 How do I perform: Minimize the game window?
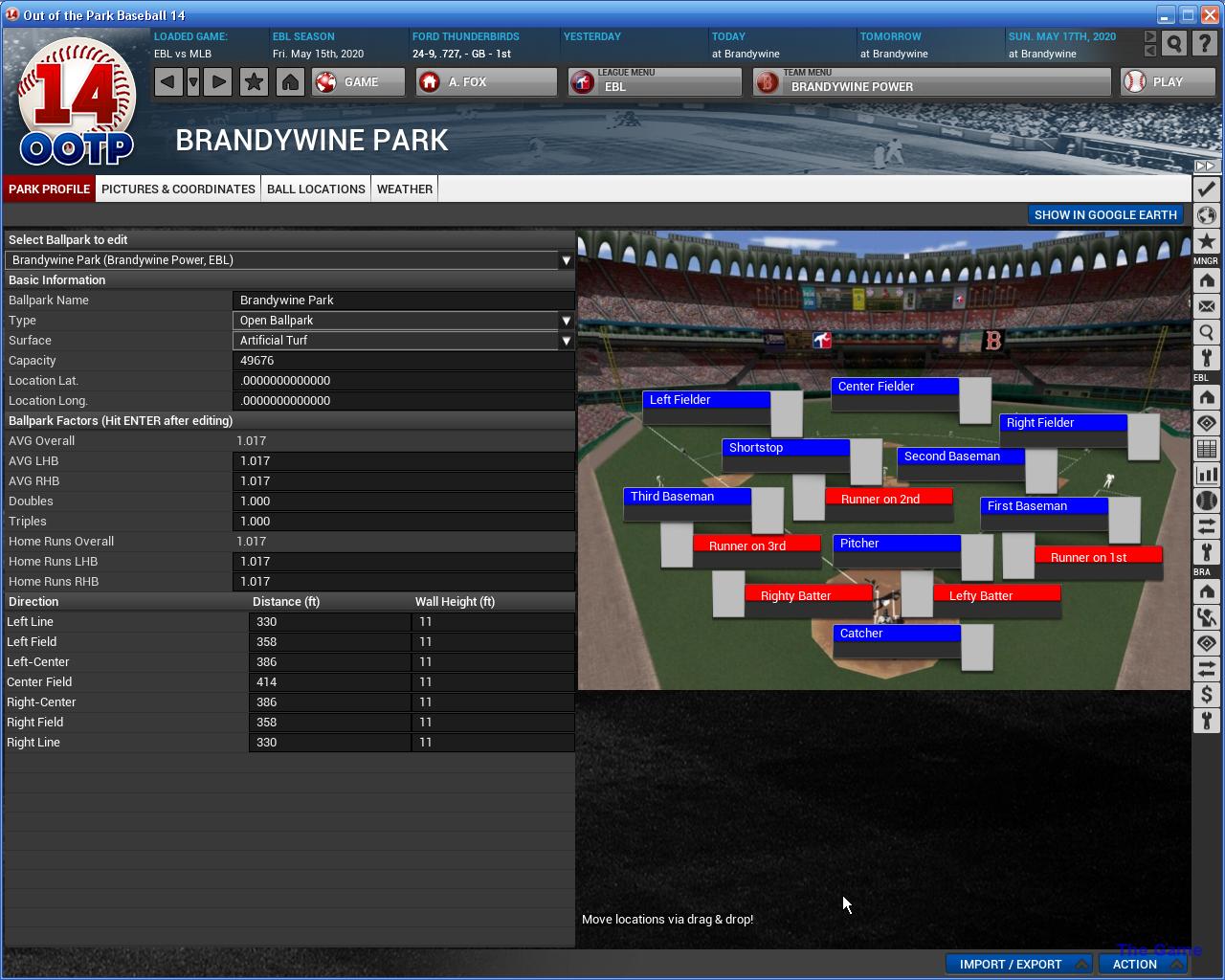(1165, 15)
